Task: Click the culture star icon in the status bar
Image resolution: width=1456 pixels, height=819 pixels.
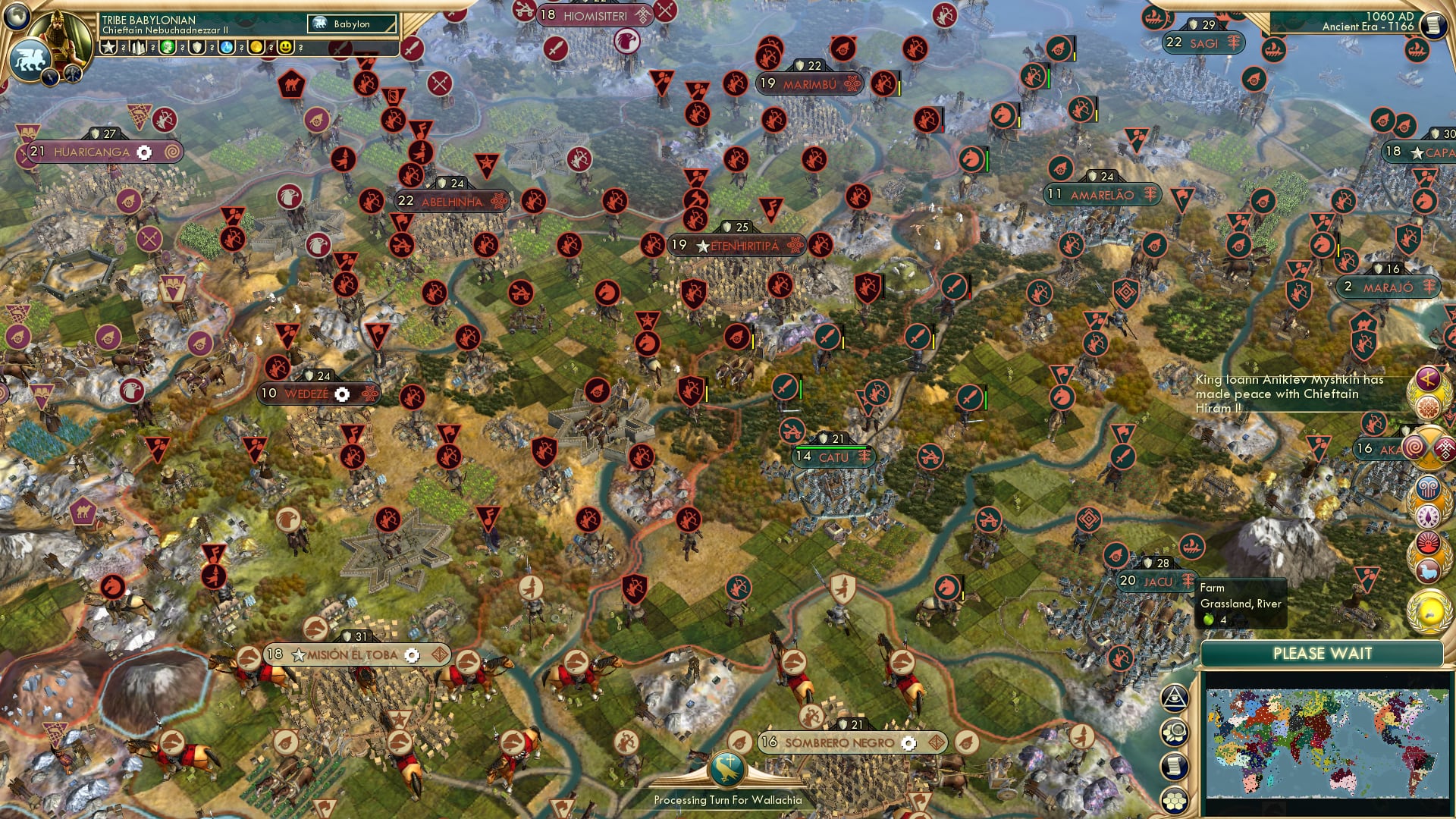Action: pos(108,46)
